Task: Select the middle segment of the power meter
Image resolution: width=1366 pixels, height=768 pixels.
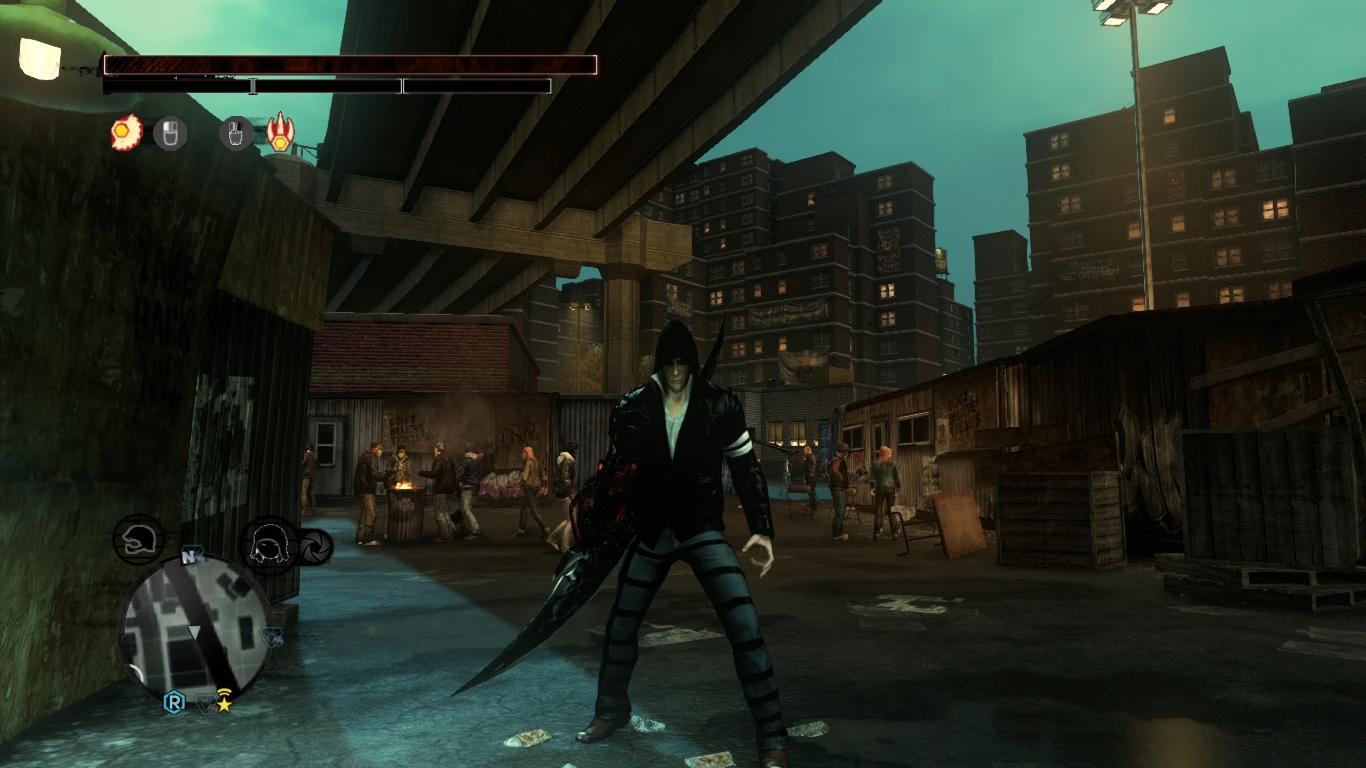Action: (x=330, y=85)
